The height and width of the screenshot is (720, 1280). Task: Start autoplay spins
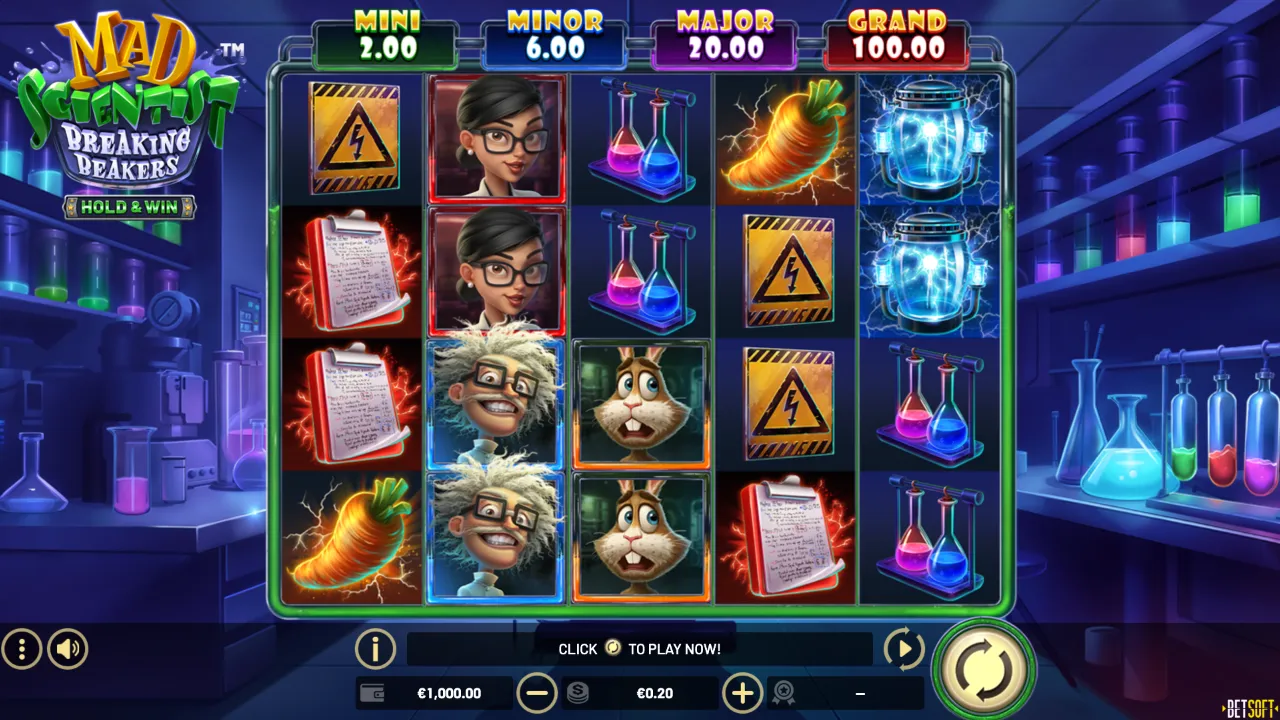tap(903, 648)
